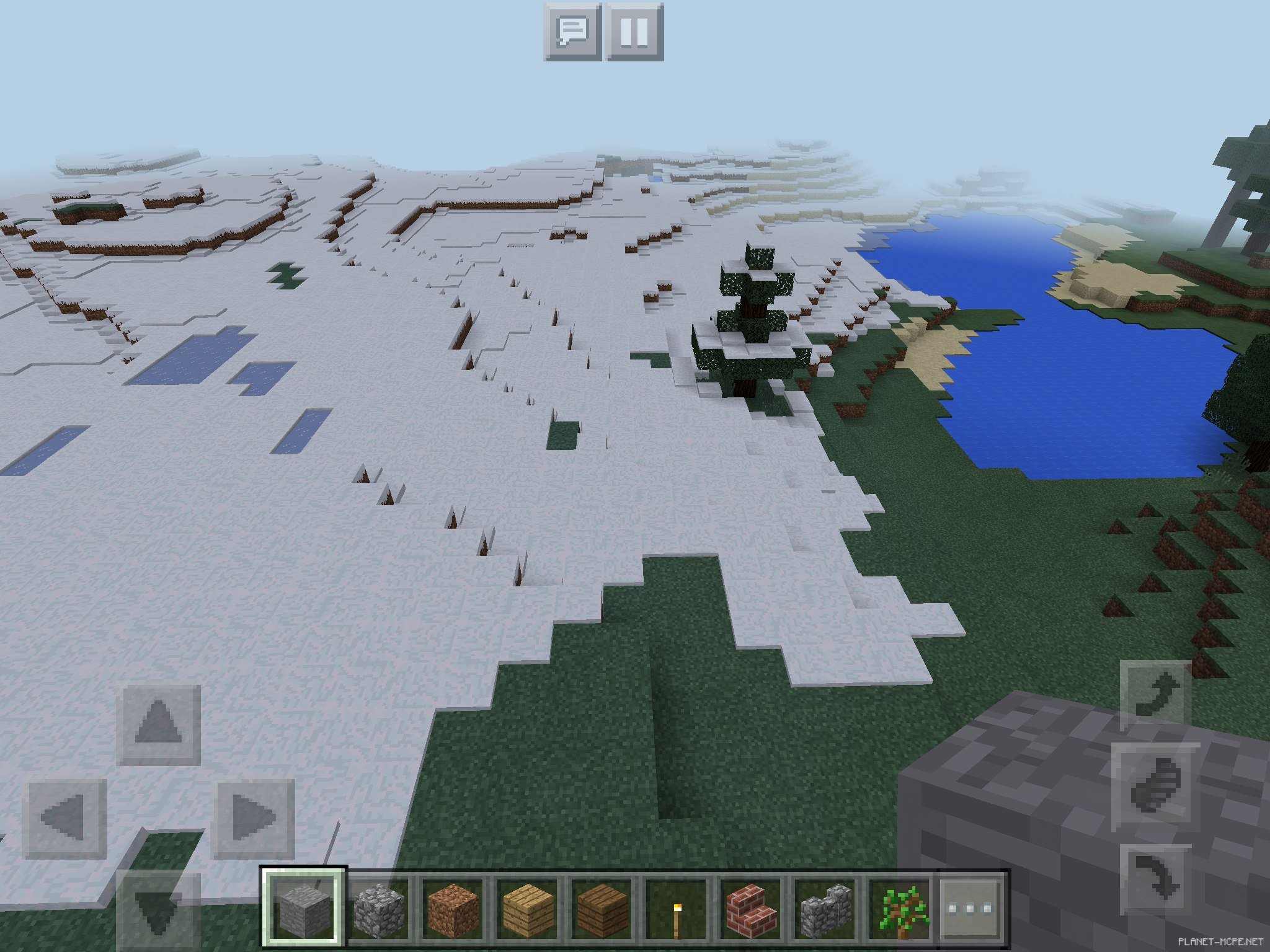Image resolution: width=1270 pixels, height=952 pixels.
Task: Select the cobblestone wall slot
Action: point(825,907)
